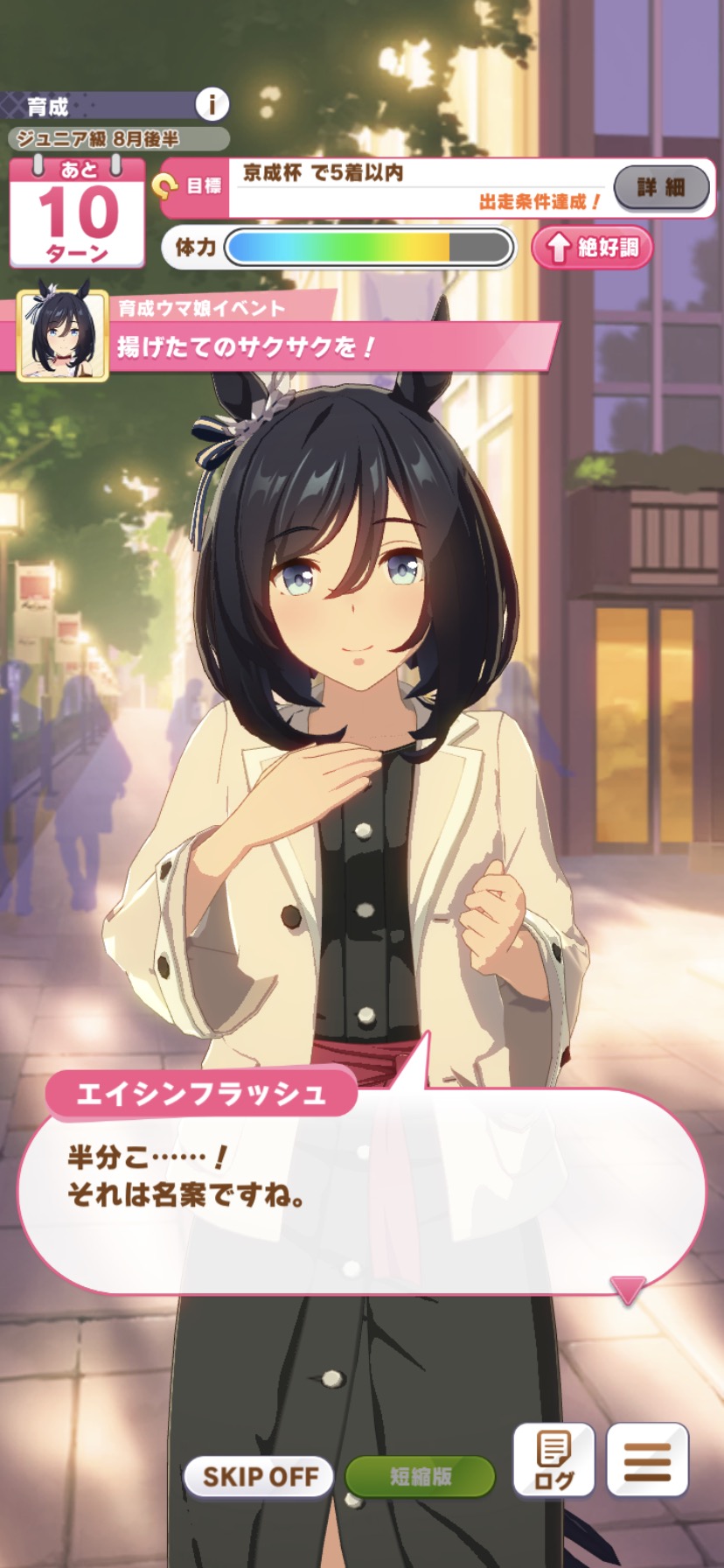Enable the 短縮版 shortened event mode
This screenshot has width=724, height=1568.
[x=420, y=1477]
